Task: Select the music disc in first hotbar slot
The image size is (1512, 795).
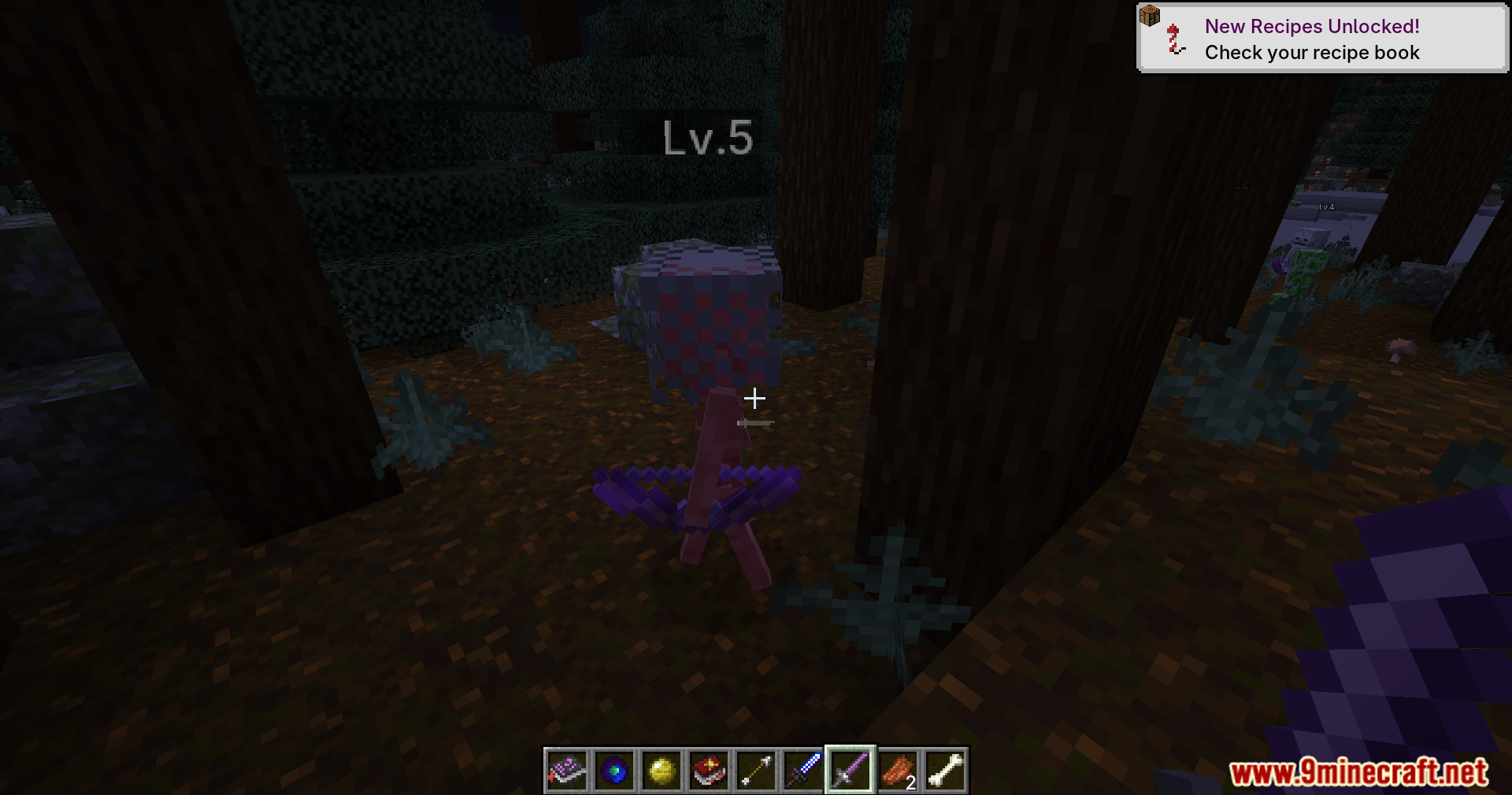Action: pyautogui.click(x=567, y=771)
